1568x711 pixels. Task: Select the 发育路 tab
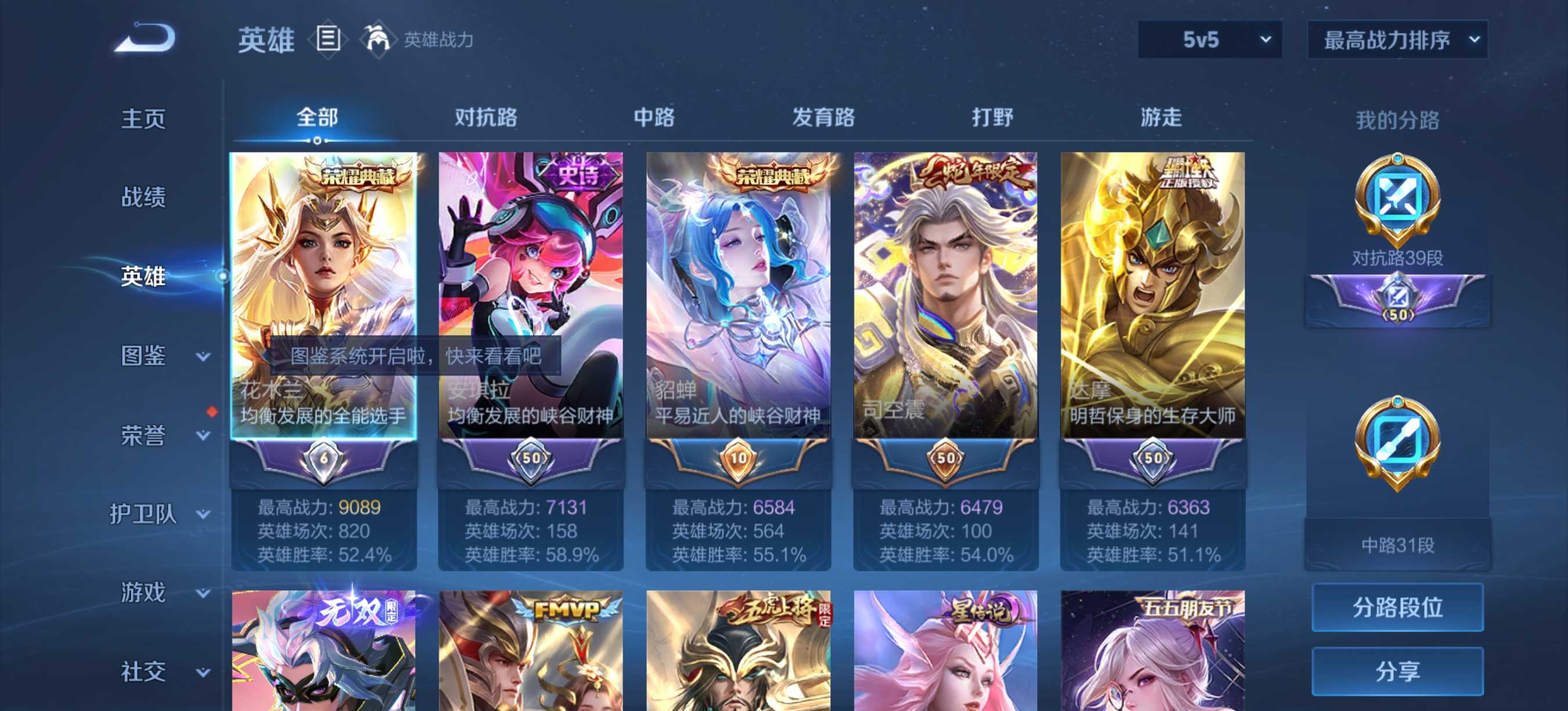pos(823,117)
